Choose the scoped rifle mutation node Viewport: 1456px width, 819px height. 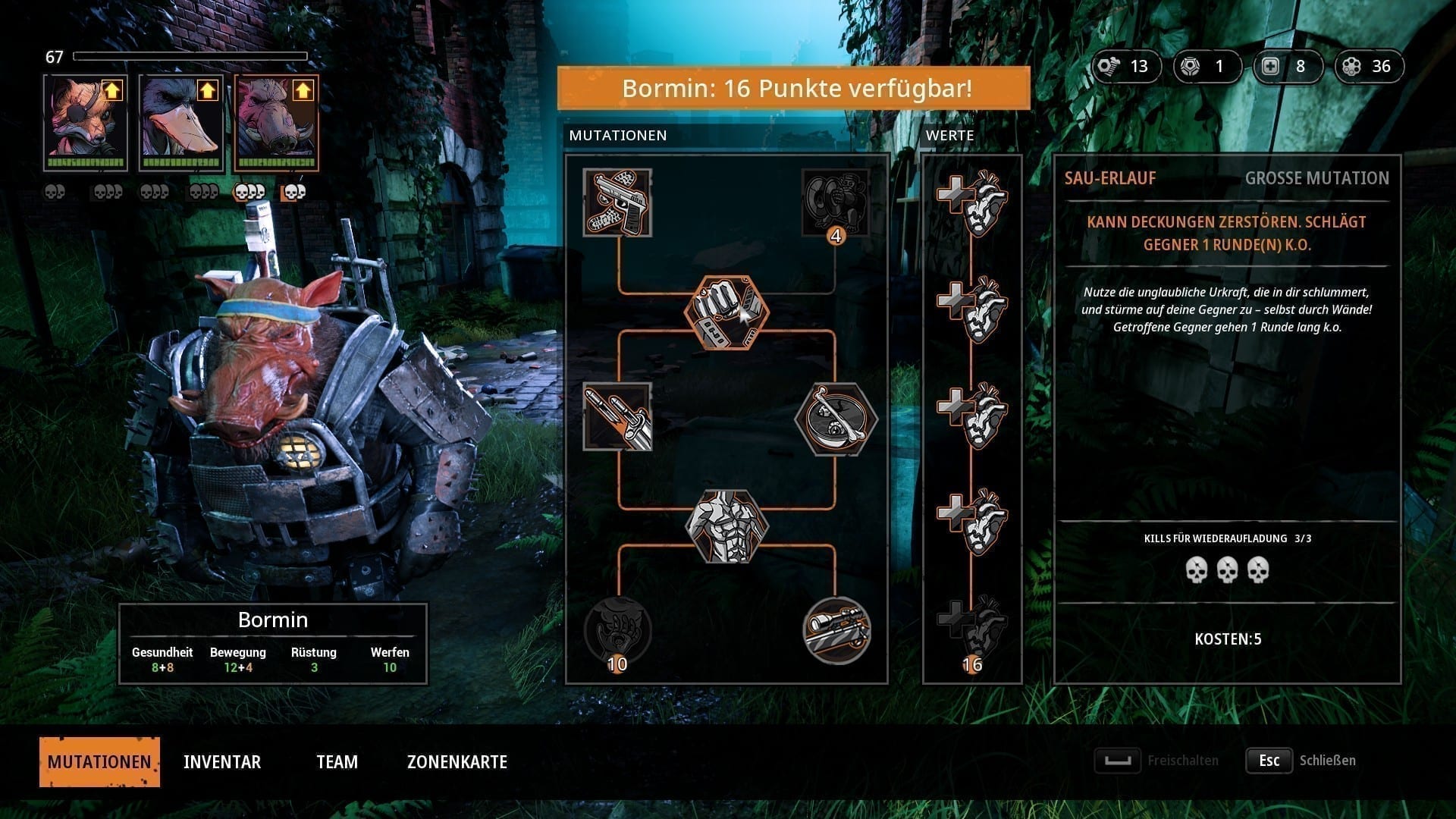coord(836,630)
